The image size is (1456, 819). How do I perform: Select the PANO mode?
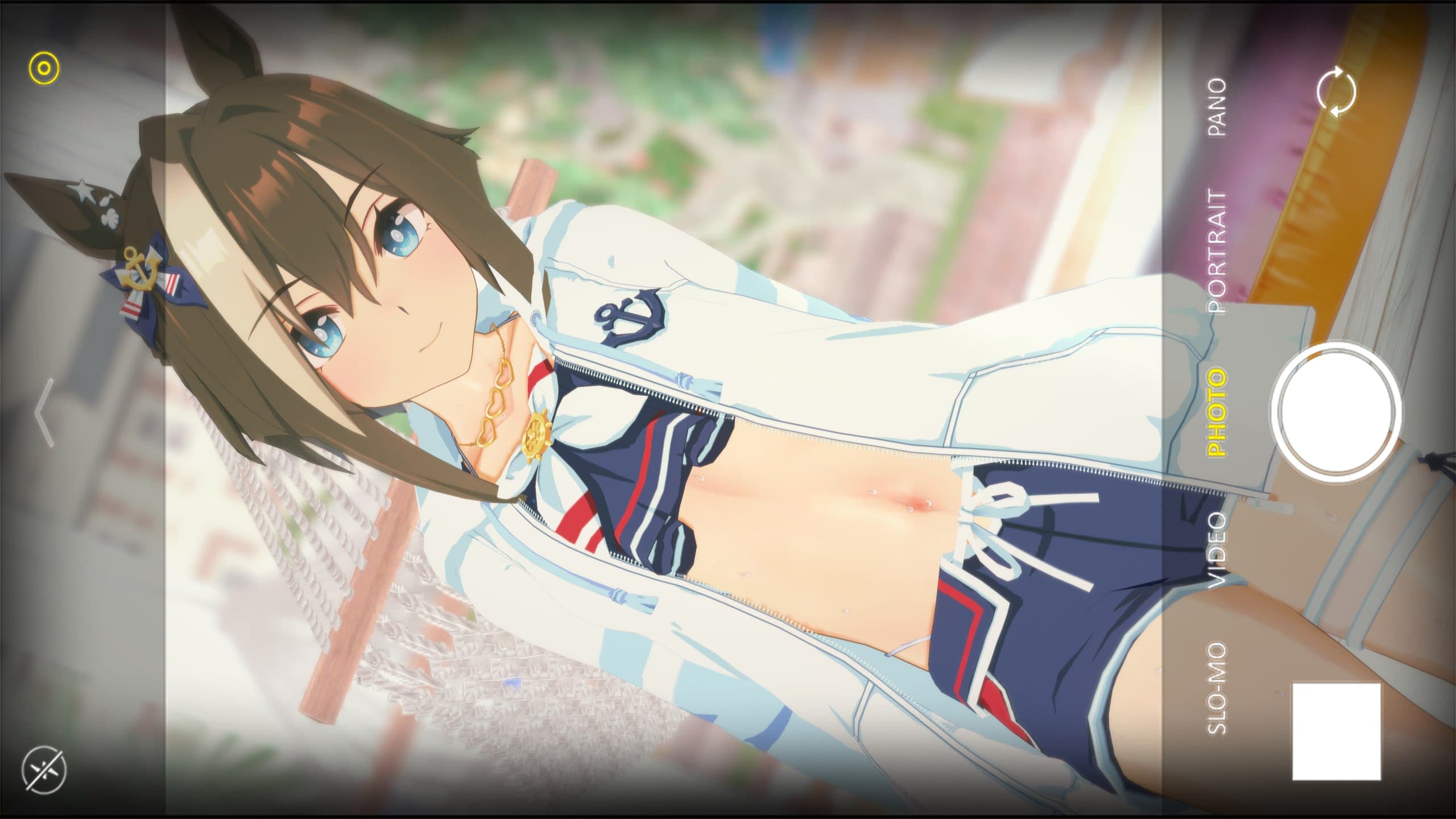[x=1217, y=107]
